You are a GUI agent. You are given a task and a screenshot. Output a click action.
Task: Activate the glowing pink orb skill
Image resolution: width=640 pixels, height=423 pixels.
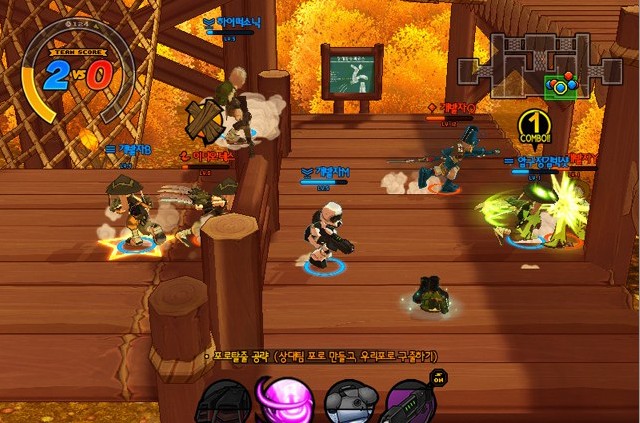pos(282,401)
